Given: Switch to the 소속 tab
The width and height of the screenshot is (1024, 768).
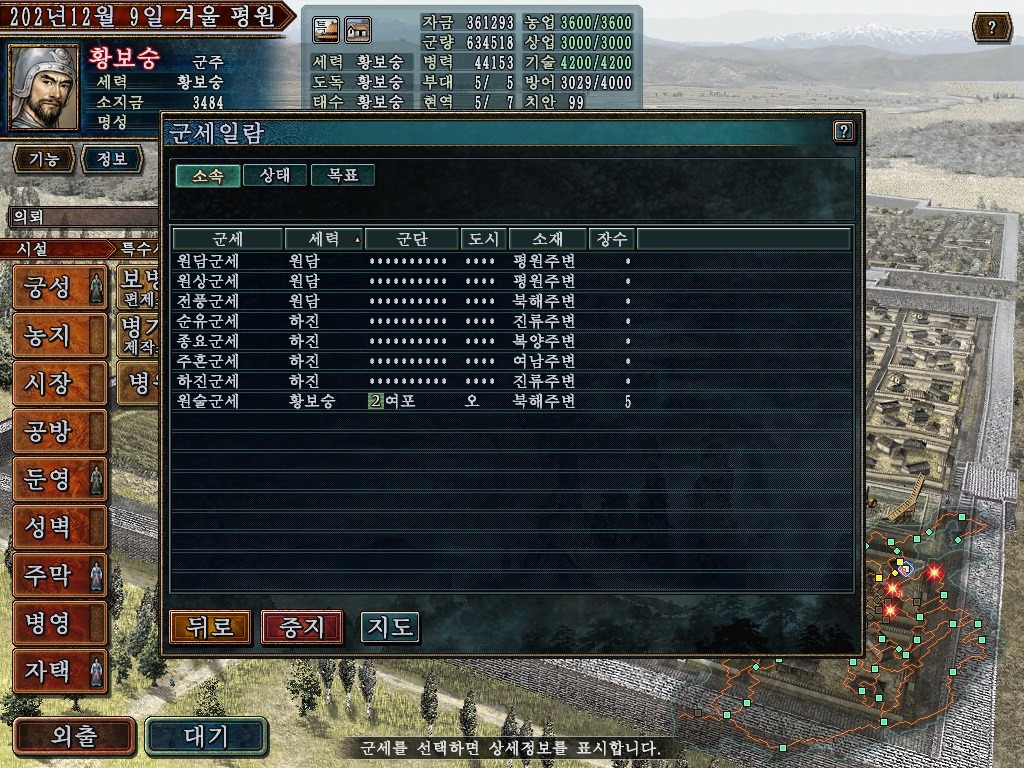Looking at the screenshot, I should tap(208, 175).
